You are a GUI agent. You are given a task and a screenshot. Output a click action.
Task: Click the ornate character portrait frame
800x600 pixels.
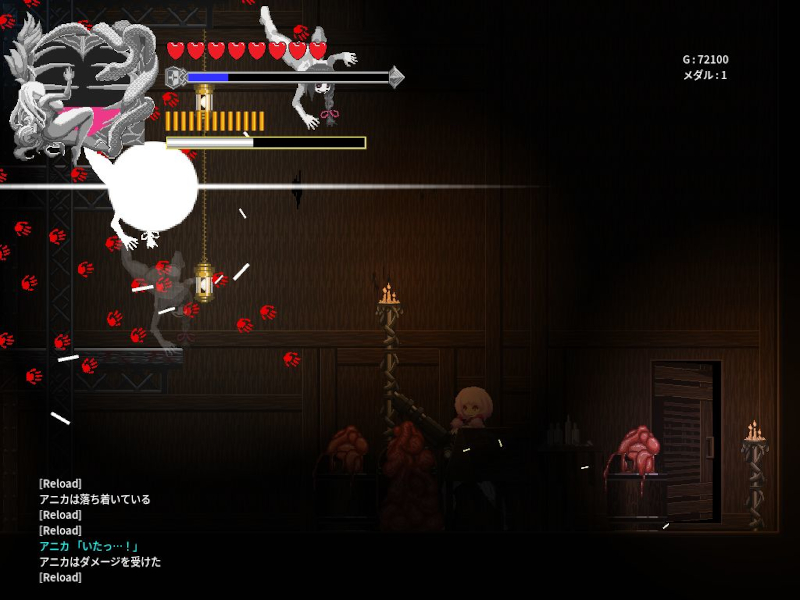80,90
